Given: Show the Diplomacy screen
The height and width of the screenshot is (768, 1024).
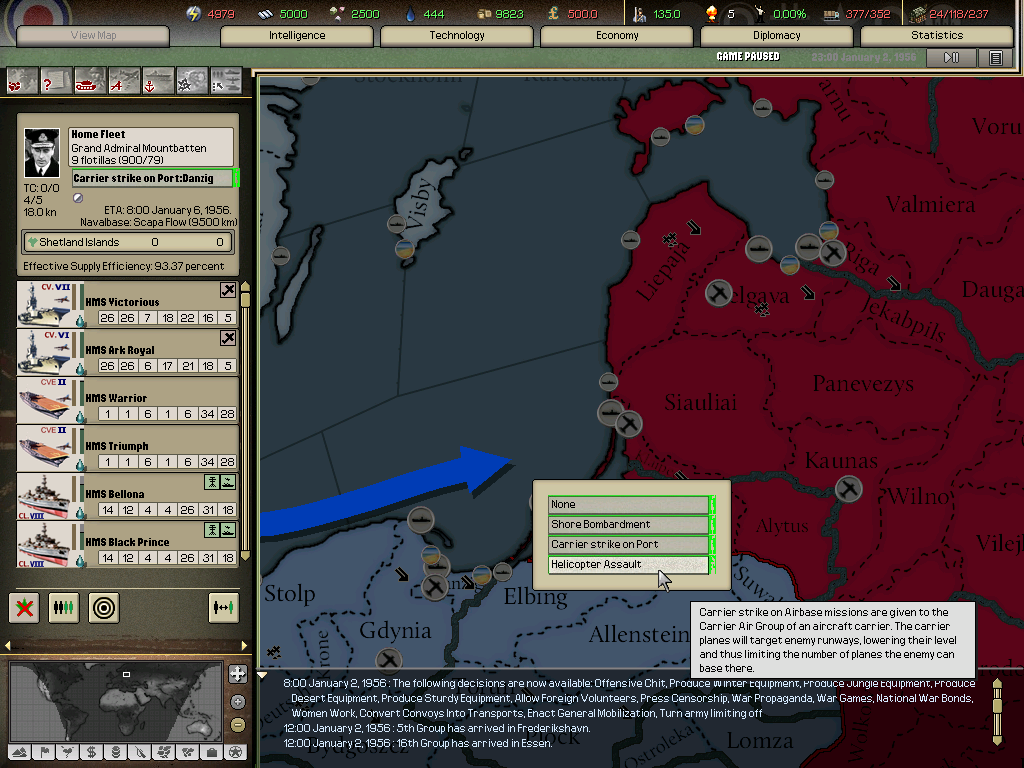Looking at the screenshot, I should [x=777, y=36].
